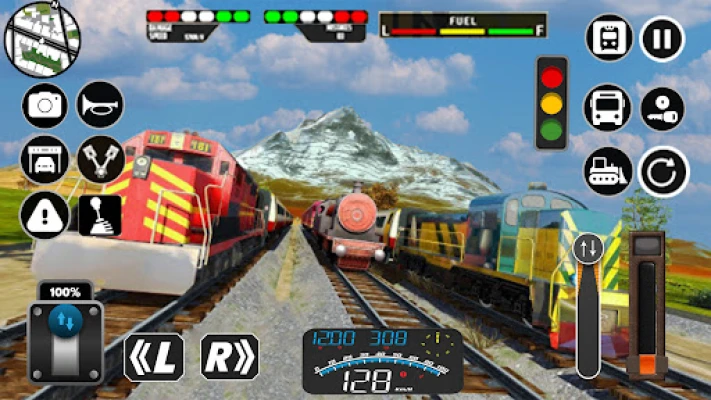Switch track left with L button
The width and height of the screenshot is (711, 400).
[x=153, y=357]
